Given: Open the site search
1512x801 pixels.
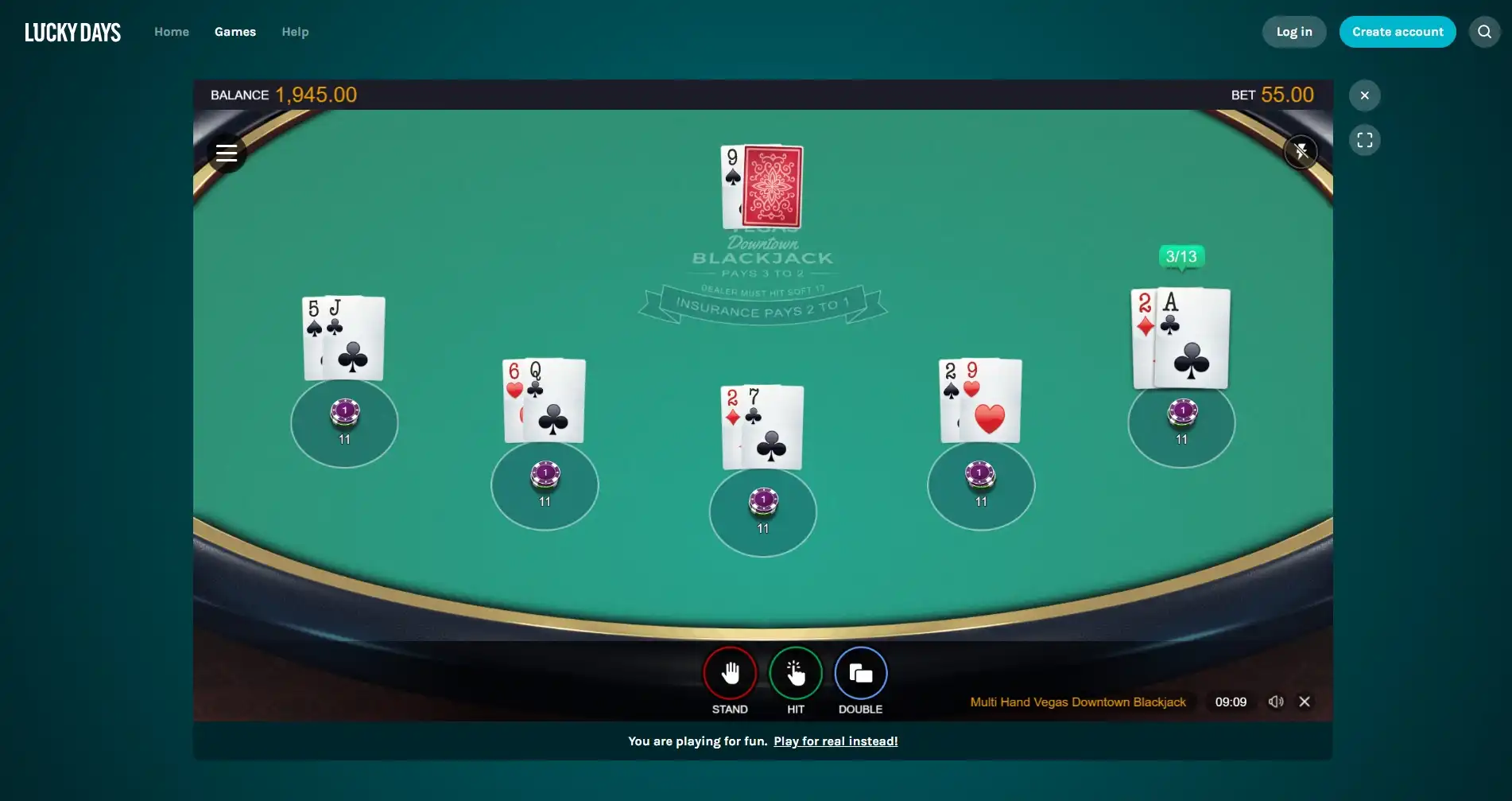Looking at the screenshot, I should [1483, 32].
